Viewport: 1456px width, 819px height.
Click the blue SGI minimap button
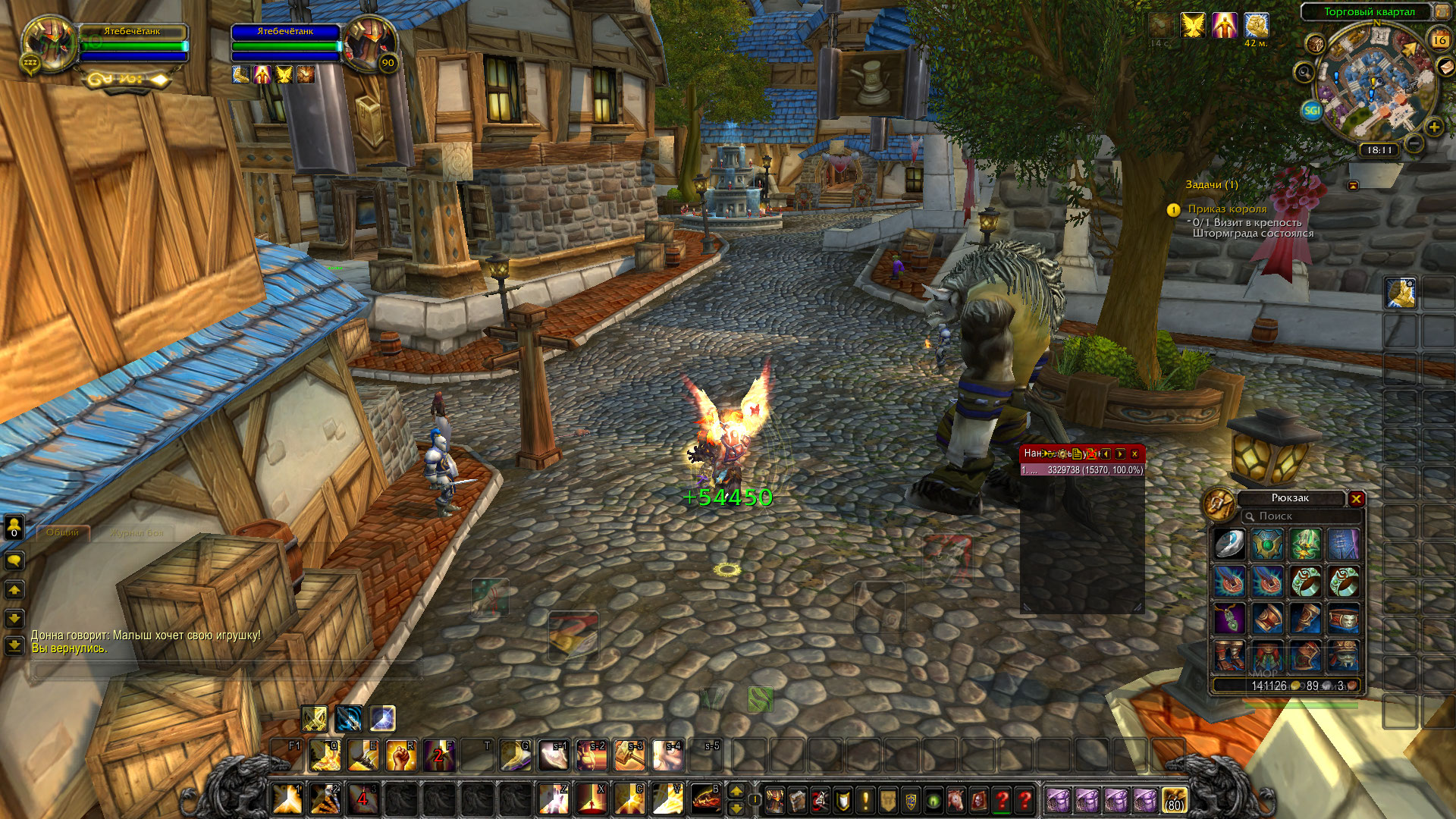[1311, 111]
